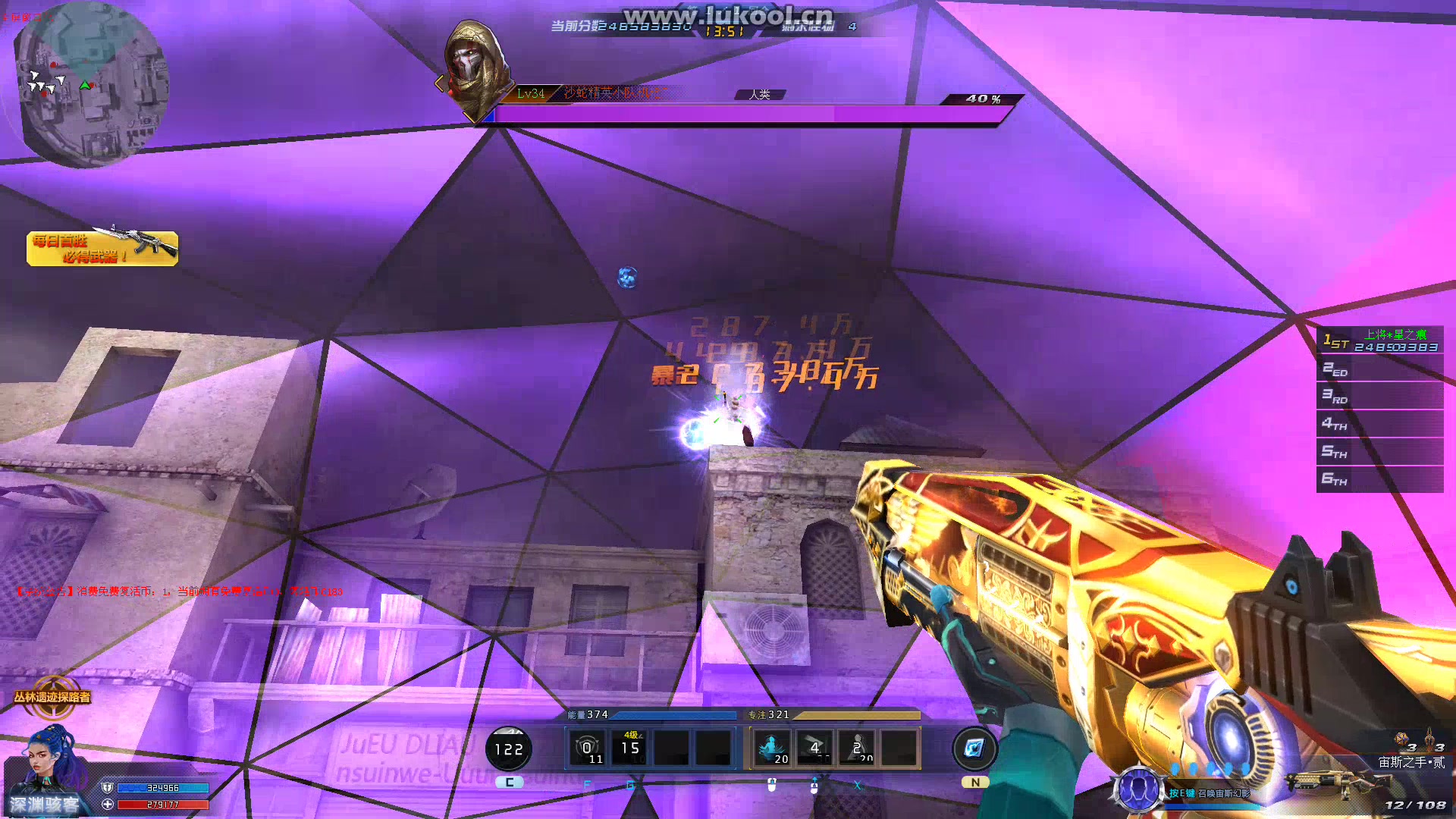Activate the focus skill showing 4
1456x819 pixels.
[x=814, y=748]
